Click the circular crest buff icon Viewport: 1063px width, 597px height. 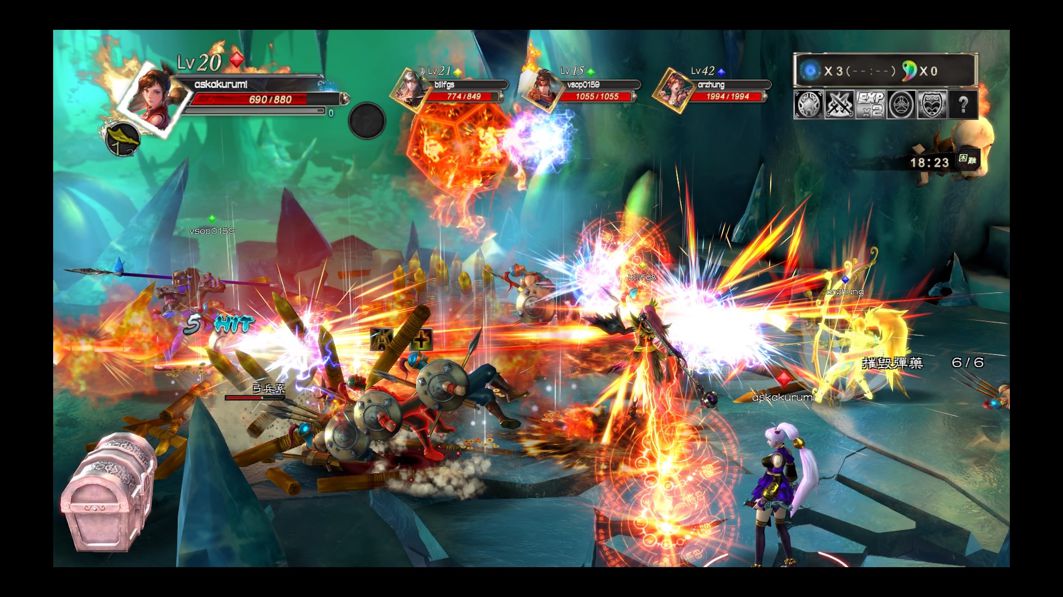(x=901, y=104)
